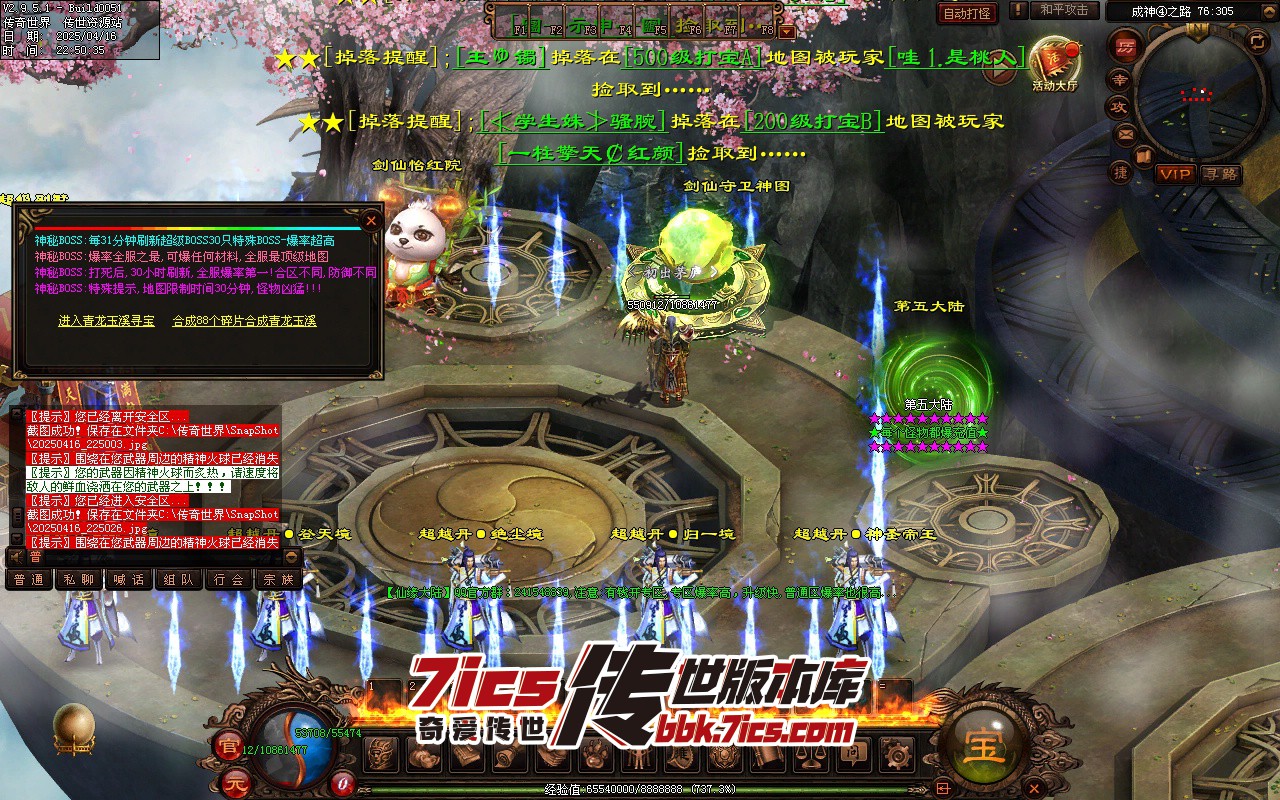Switch to the 组队 team chat tab

[x=179, y=579]
